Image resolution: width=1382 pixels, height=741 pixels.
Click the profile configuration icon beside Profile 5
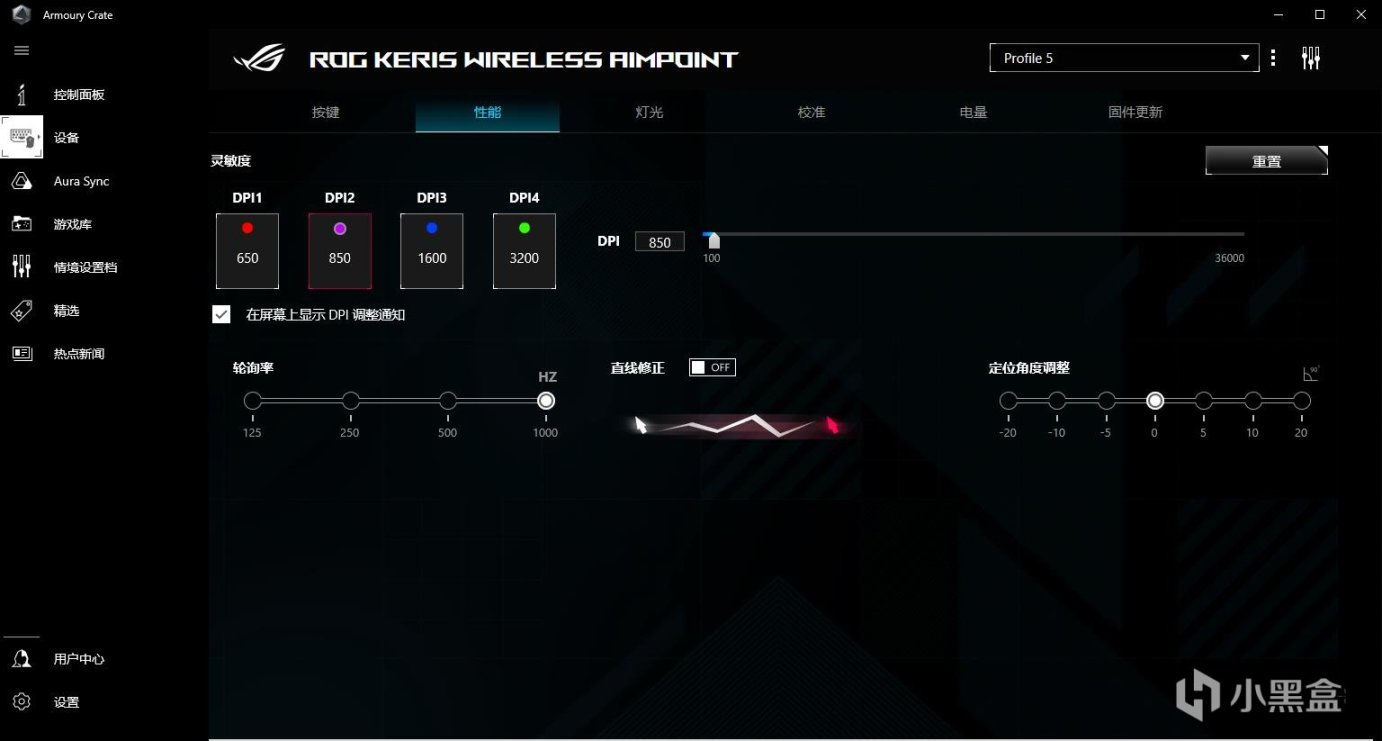[1311, 57]
